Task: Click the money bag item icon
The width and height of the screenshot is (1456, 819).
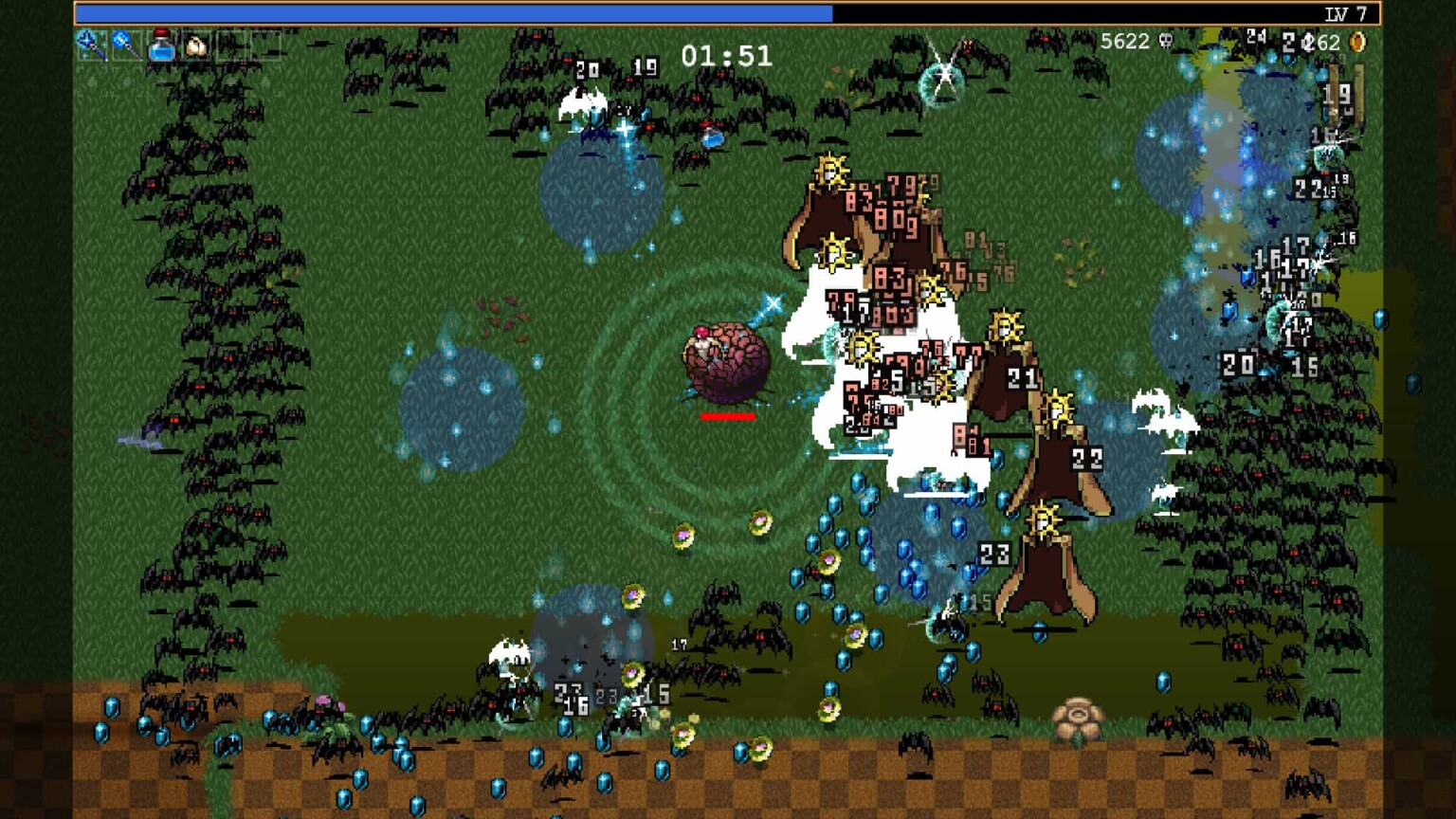Action: pyautogui.click(x=197, y=45)
